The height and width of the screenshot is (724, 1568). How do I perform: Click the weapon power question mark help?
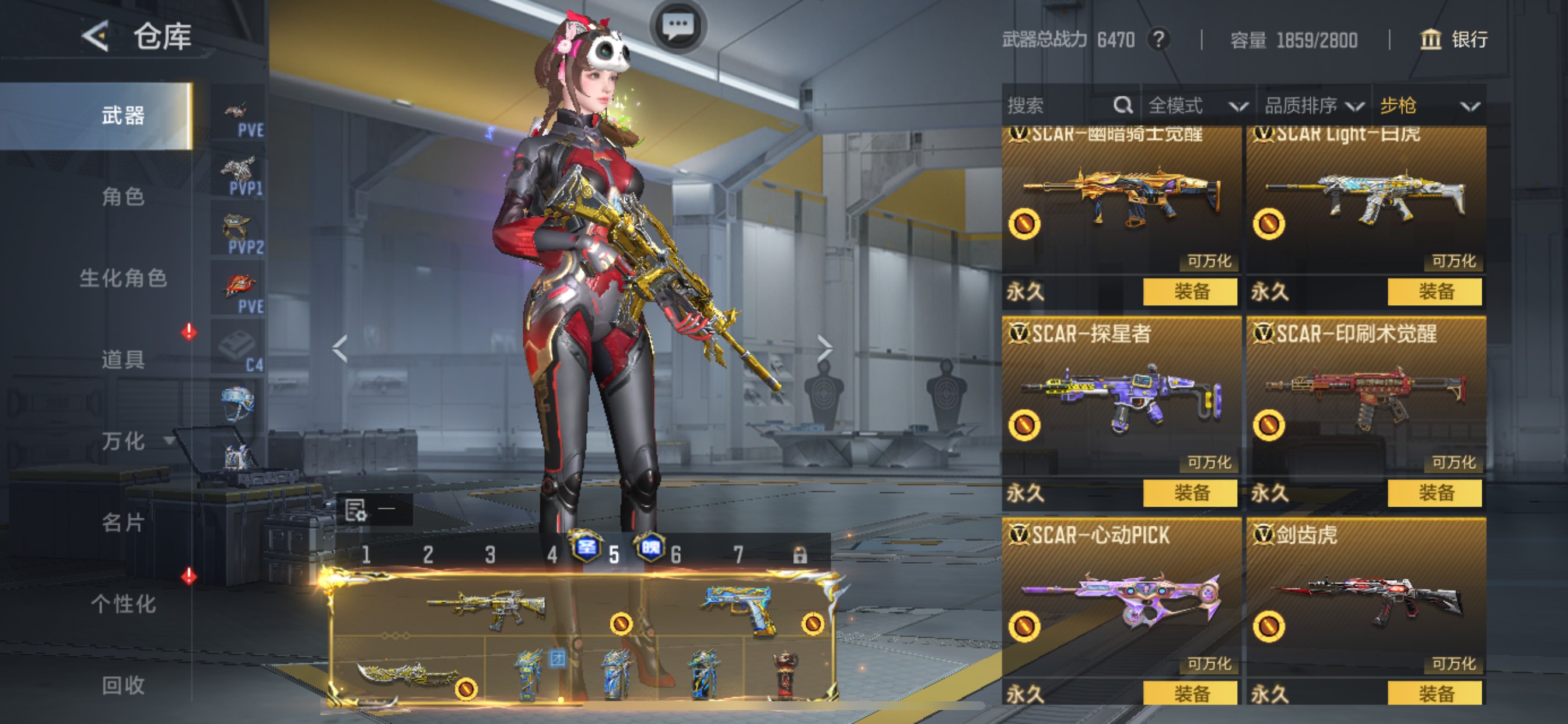(x=1159, y=40)
